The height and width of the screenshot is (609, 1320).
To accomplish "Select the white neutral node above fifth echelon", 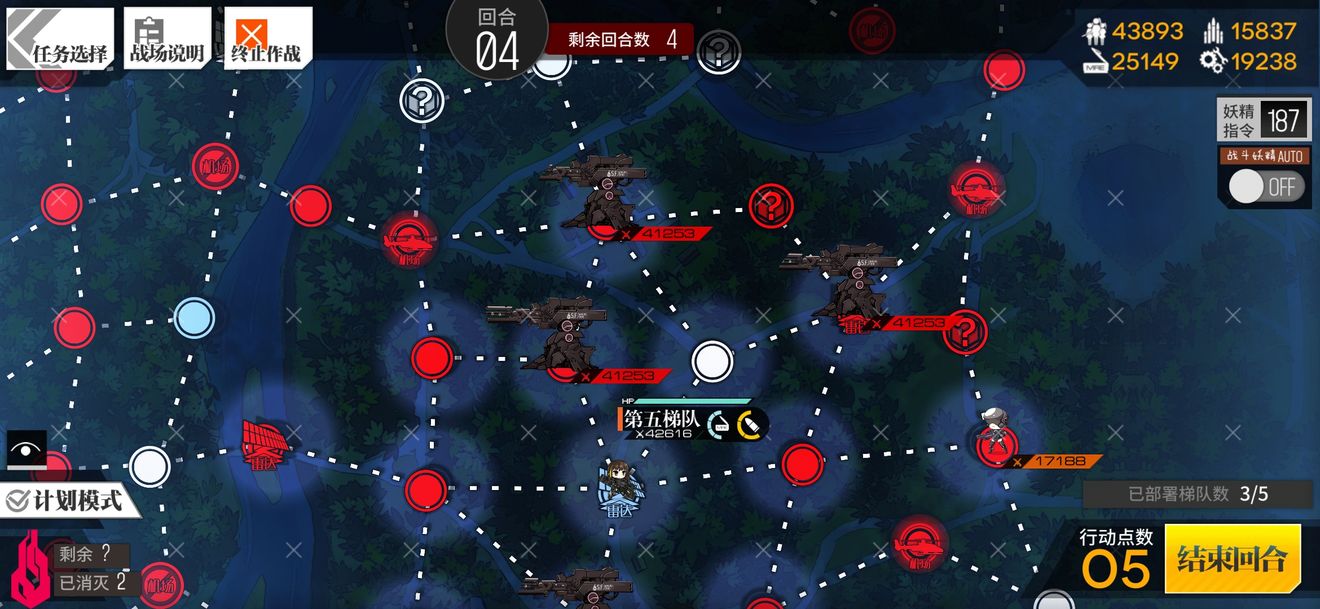I will click(712, 361).
